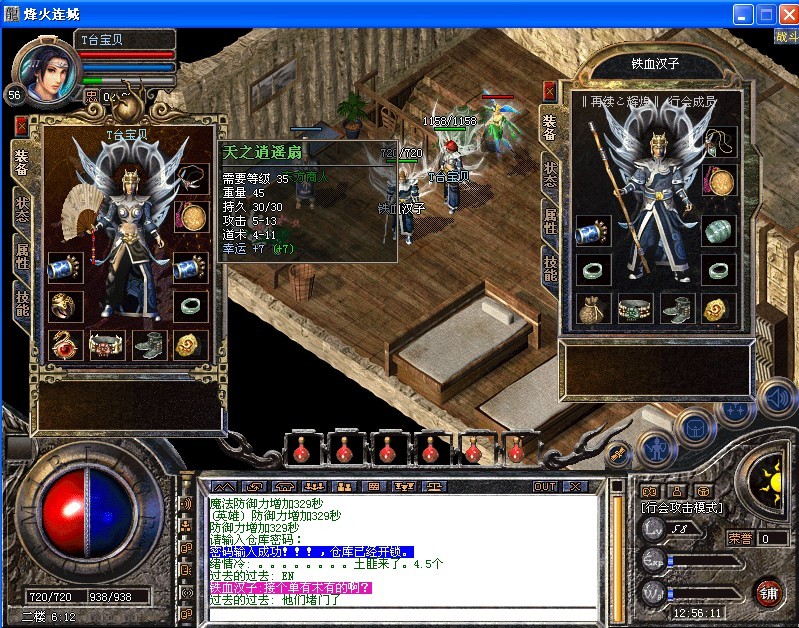This screenshot has height=628, width=799.
Task: Open the round 铺 shop button
Action: tap(767, 591)
